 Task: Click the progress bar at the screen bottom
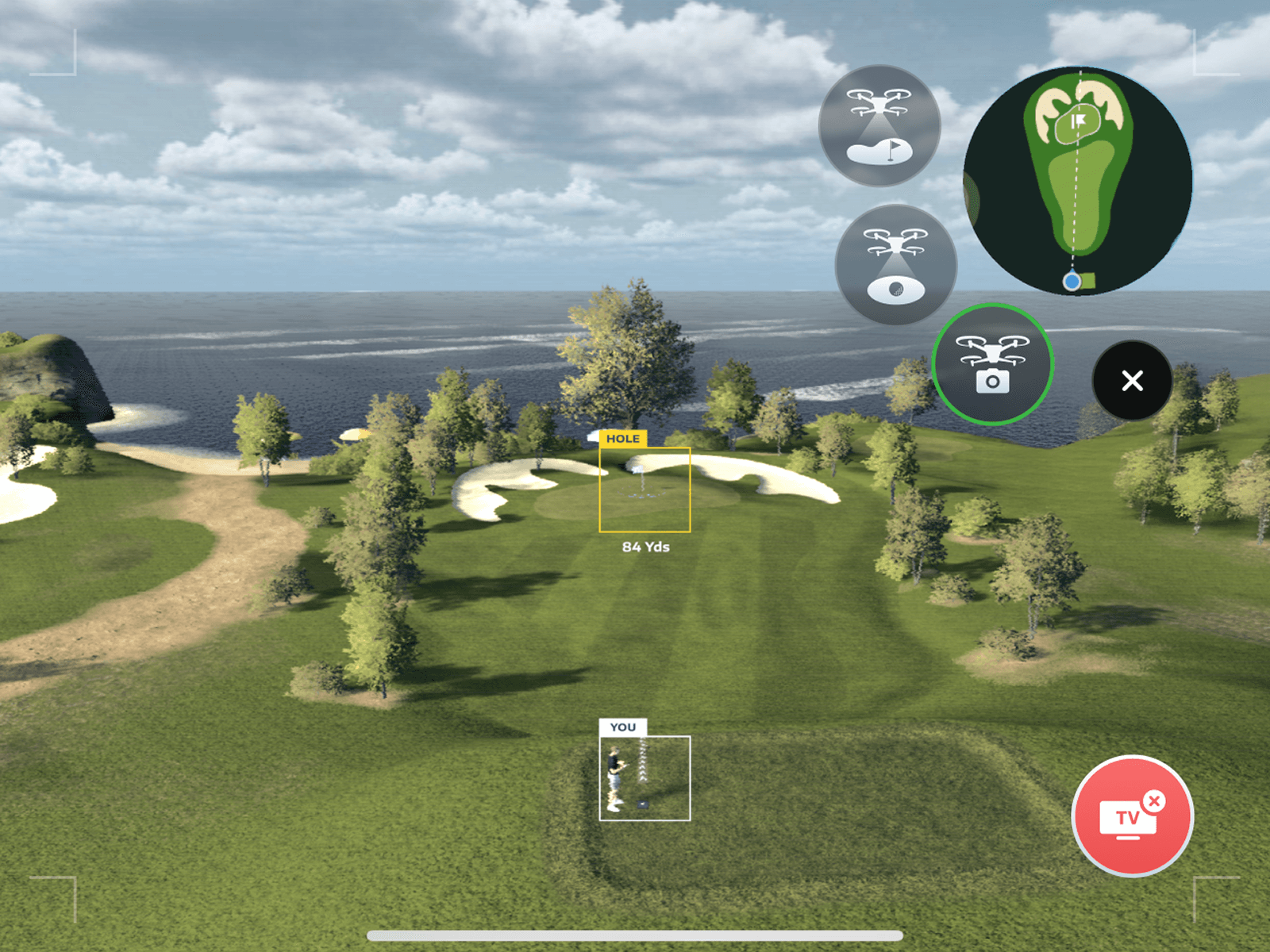635,934
